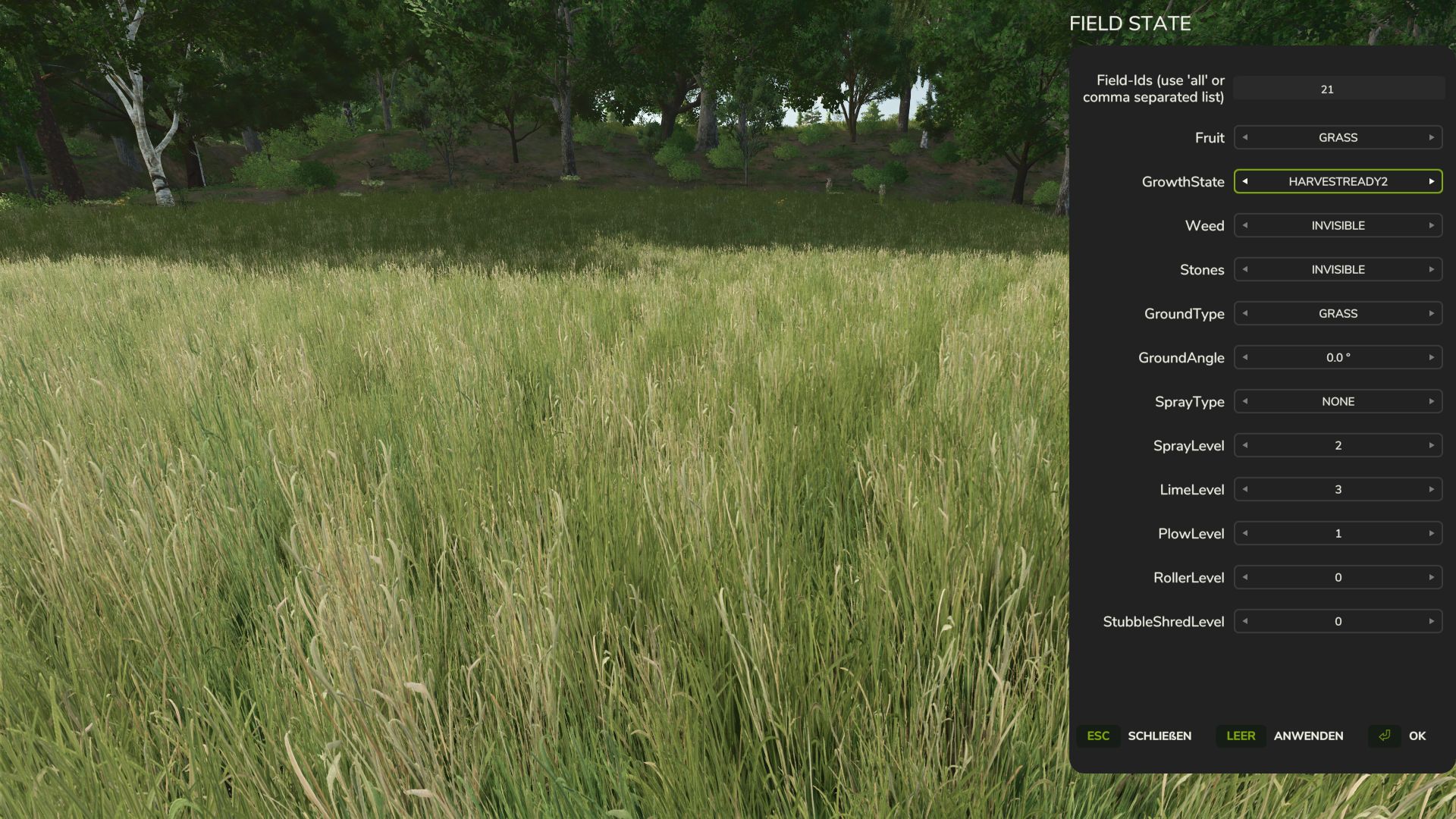This screenshot has width=1456, height=819.
Task: Click the ESC key badge
Action: tap(1098, 736)
